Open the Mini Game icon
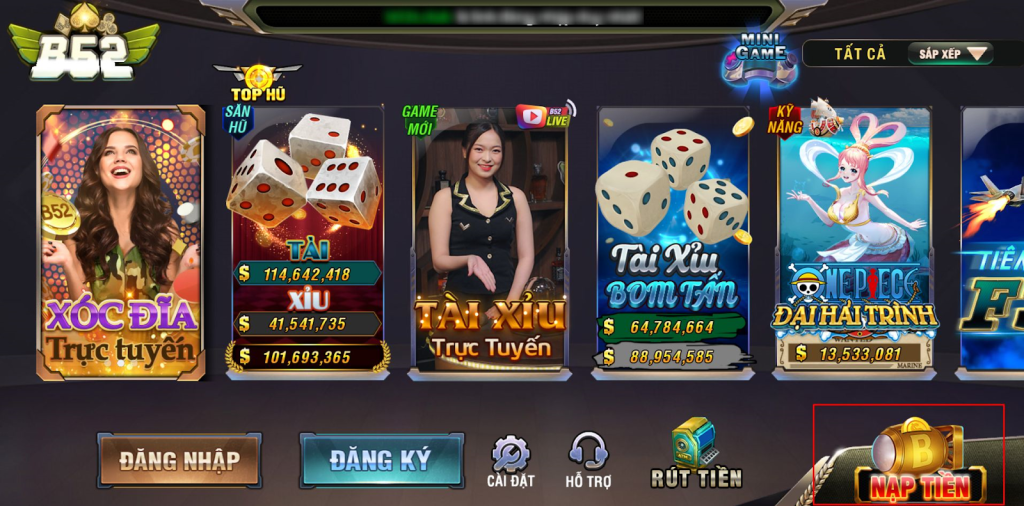The image size is (1024, 506). click(761, 58)
